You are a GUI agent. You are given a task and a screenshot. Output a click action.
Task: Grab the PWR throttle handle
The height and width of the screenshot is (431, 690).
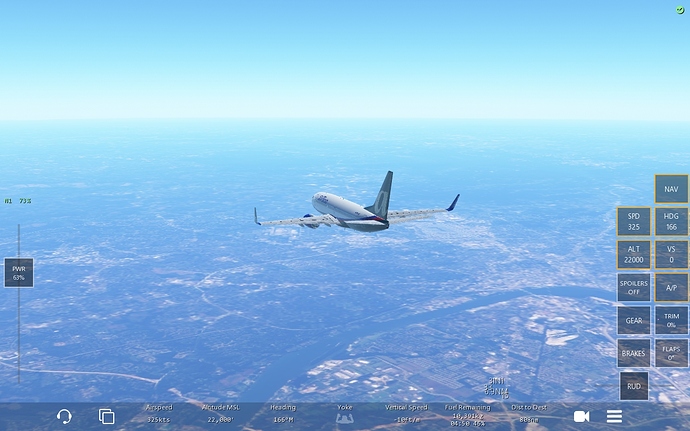pos(18,272)
